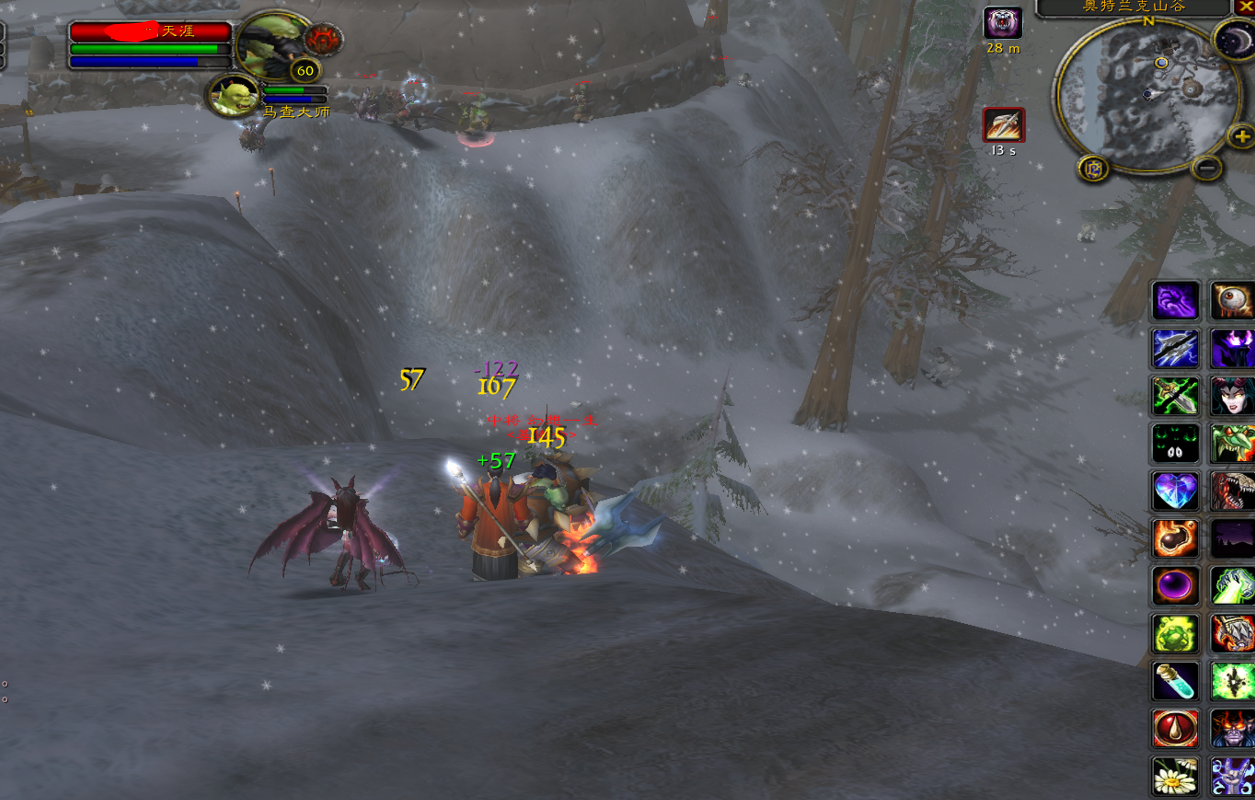Use the green potion vial slot

click(1175, 682)
